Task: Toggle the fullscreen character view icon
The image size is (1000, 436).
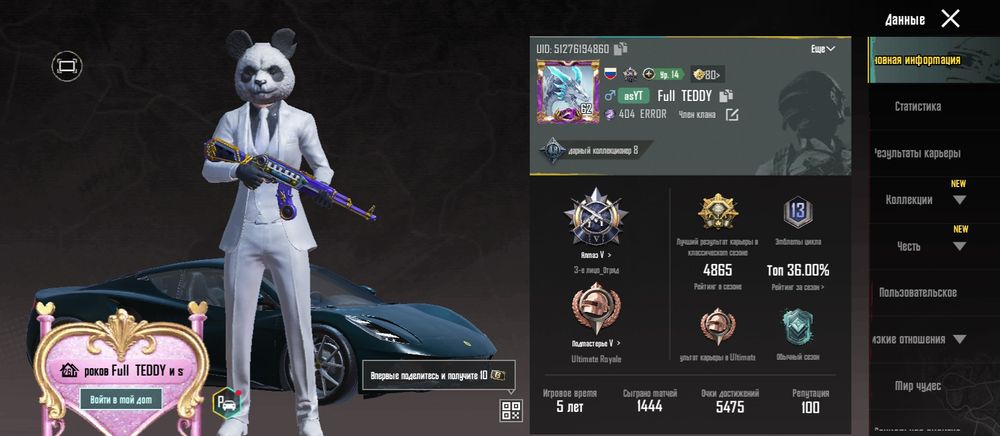Action: (x=67, y=66)
